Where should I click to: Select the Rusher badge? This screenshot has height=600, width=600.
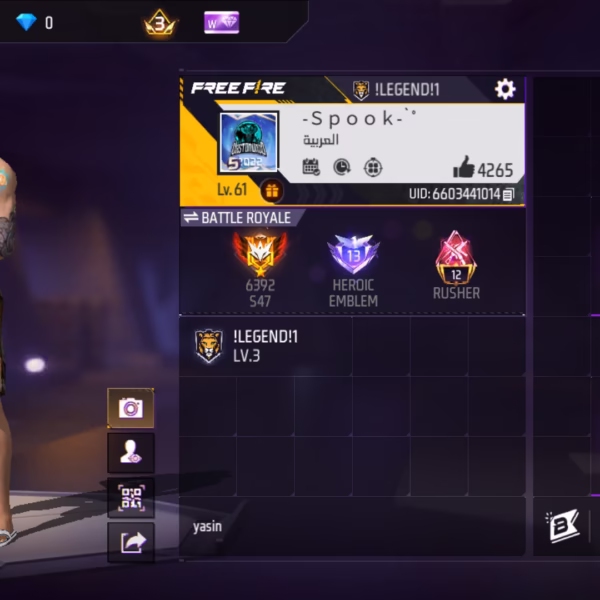coord(456,257)
